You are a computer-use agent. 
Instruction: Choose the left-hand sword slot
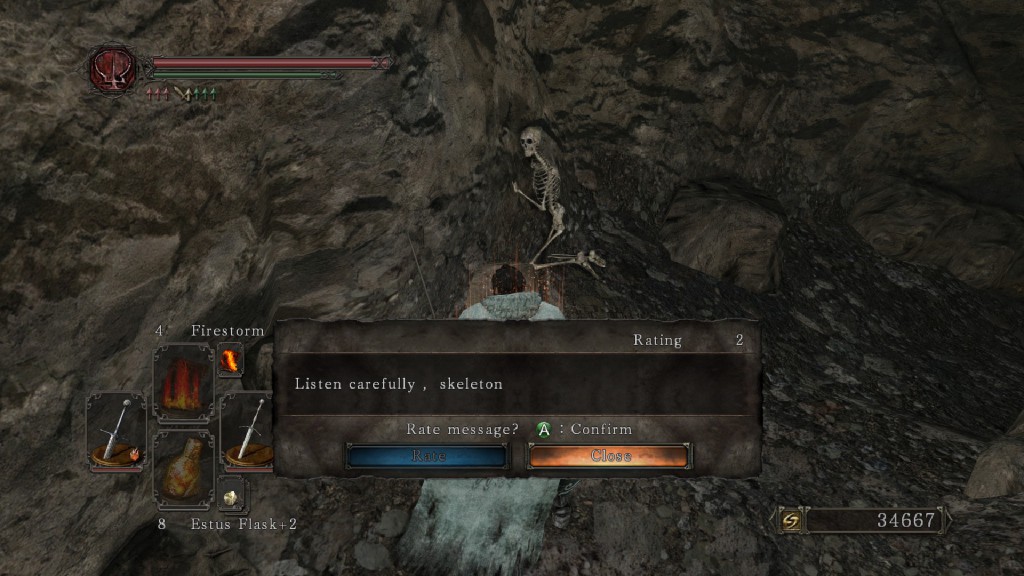pyautogui.click(x=116, y=432)
